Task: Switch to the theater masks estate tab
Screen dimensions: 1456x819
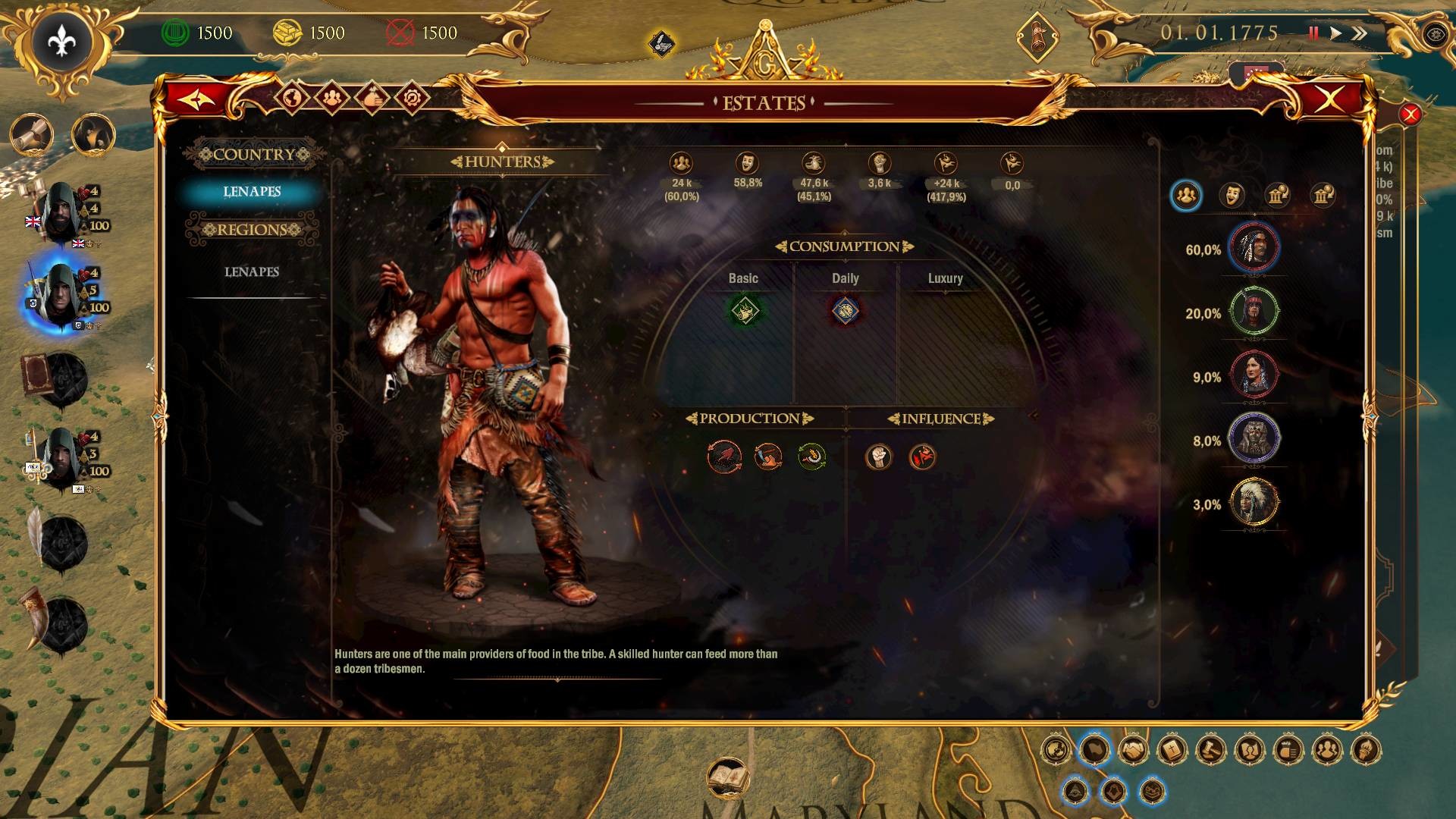Action: [1232, 196]
